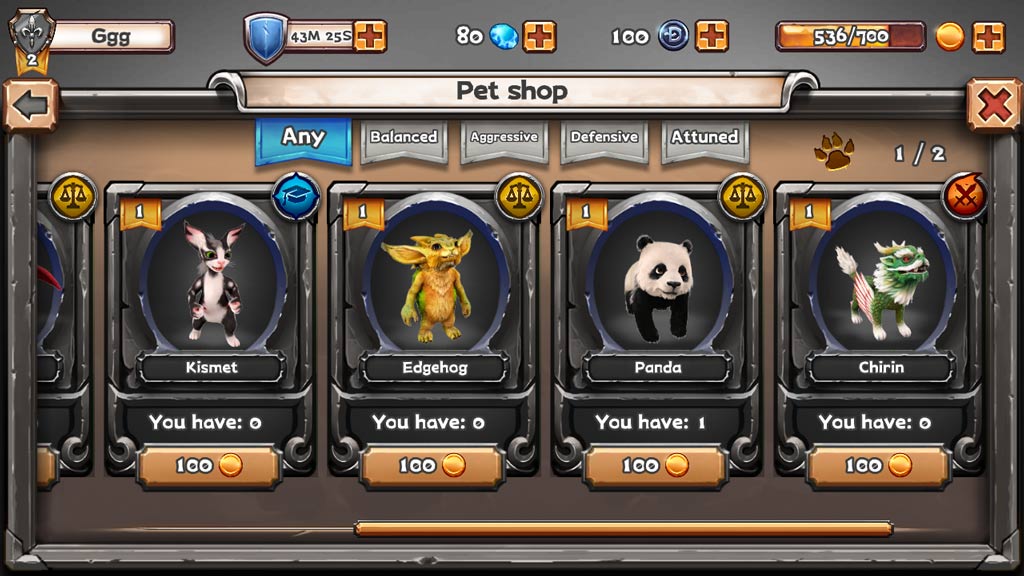Purchase Edgehog for 100 coins
The height and width of the screenshot is (576, 1024).
432,466
